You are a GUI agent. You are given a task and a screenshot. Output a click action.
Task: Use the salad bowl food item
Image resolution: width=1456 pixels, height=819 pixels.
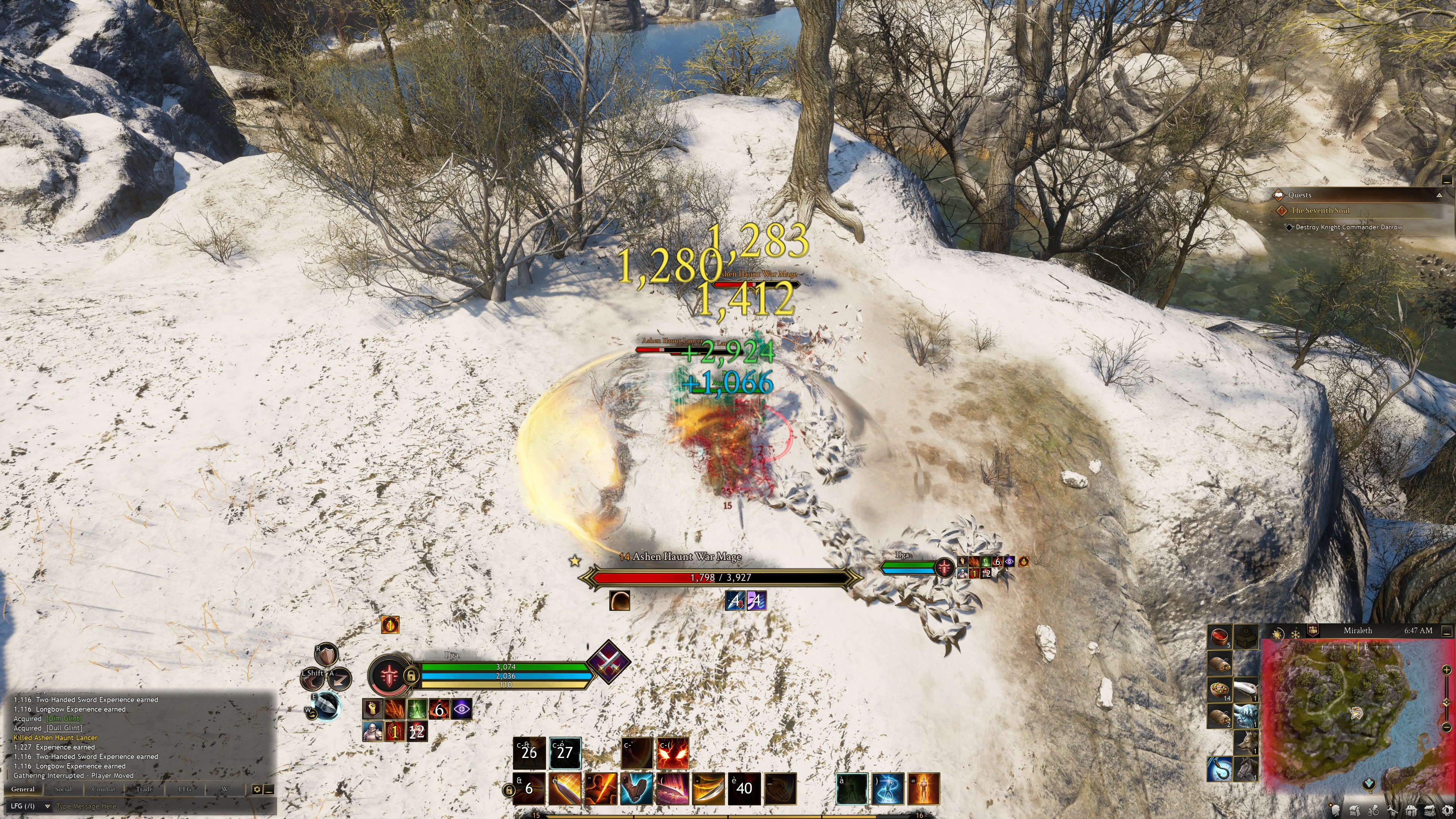1220,689
